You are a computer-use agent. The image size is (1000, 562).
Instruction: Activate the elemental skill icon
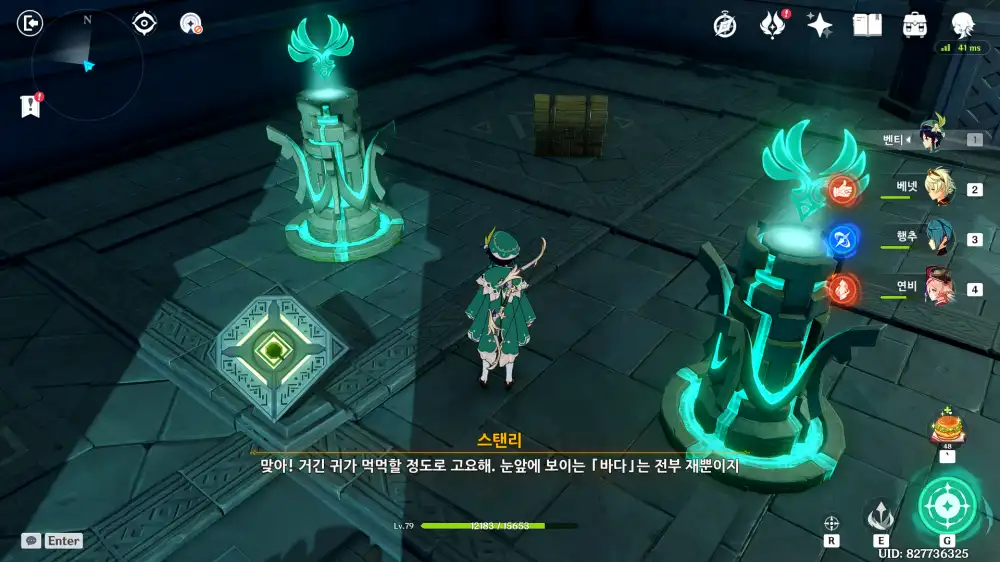click(880, 516)
